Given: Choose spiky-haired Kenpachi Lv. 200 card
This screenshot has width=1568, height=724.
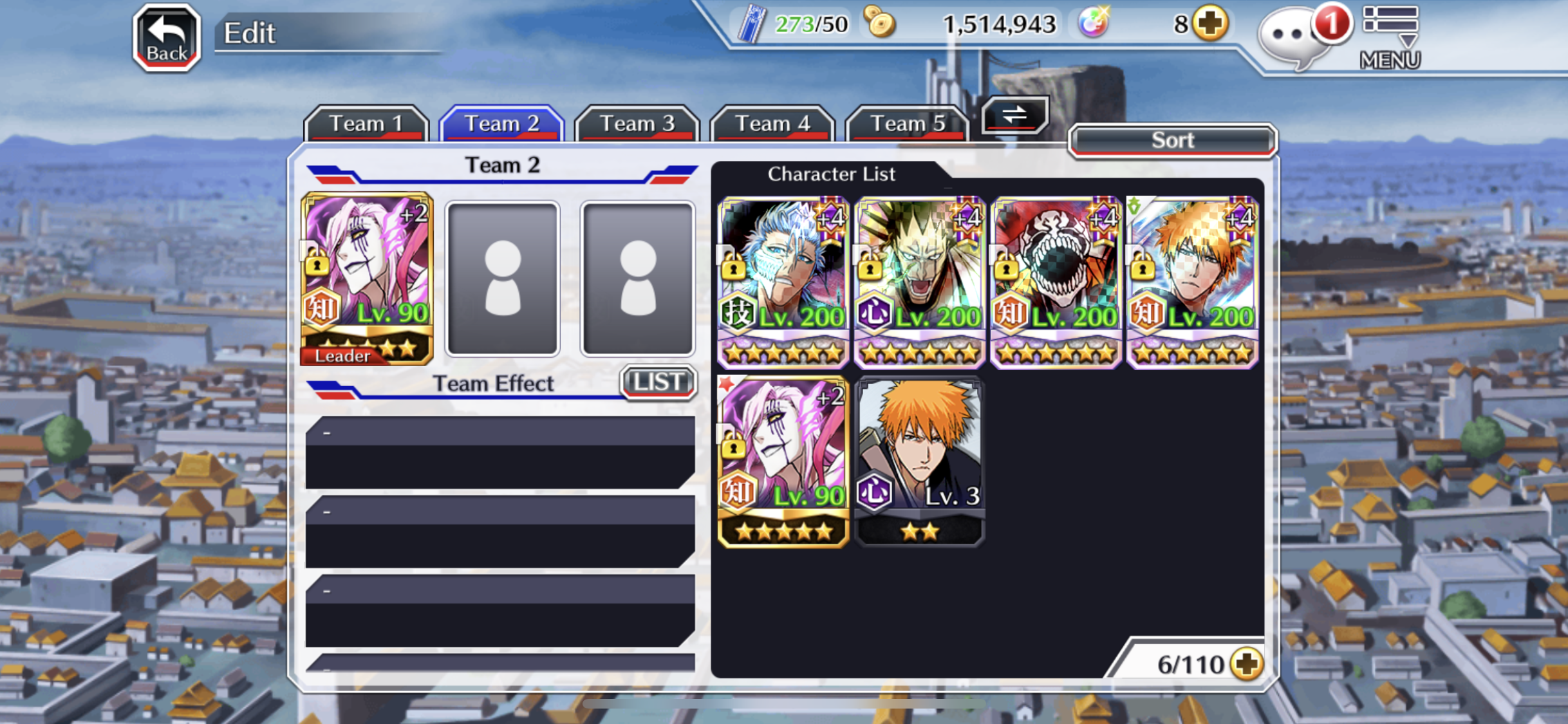Looking at the screenshot, I should (919, 283).
